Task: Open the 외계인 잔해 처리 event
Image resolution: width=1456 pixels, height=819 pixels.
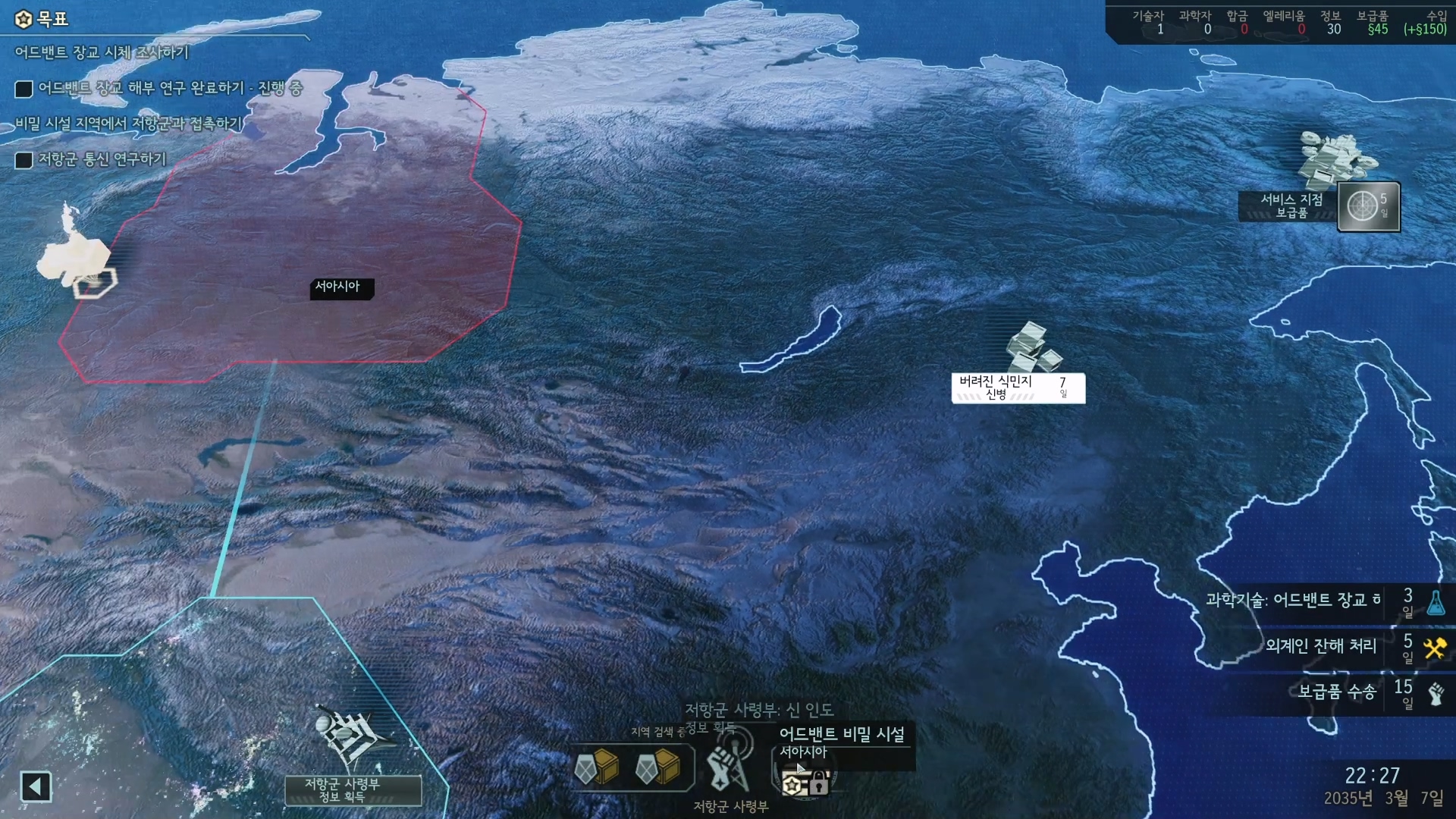Action: [x=1320, y=646]
